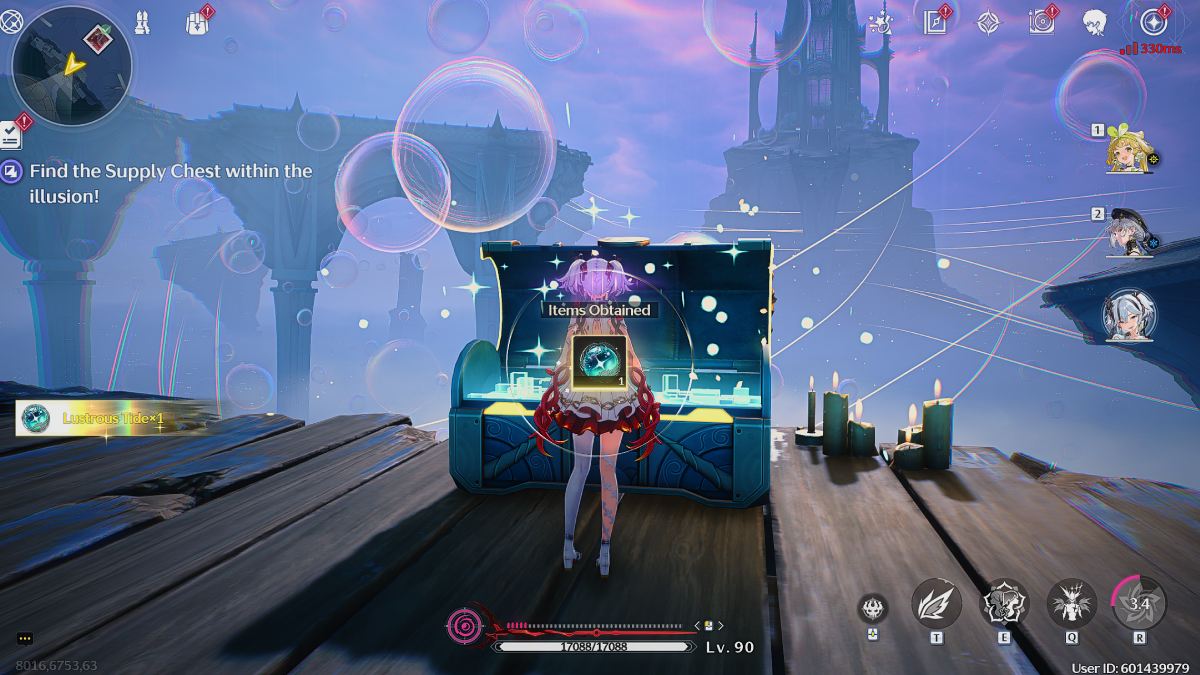Open the quest checklist icon below the minimap

tap(12, 132)
